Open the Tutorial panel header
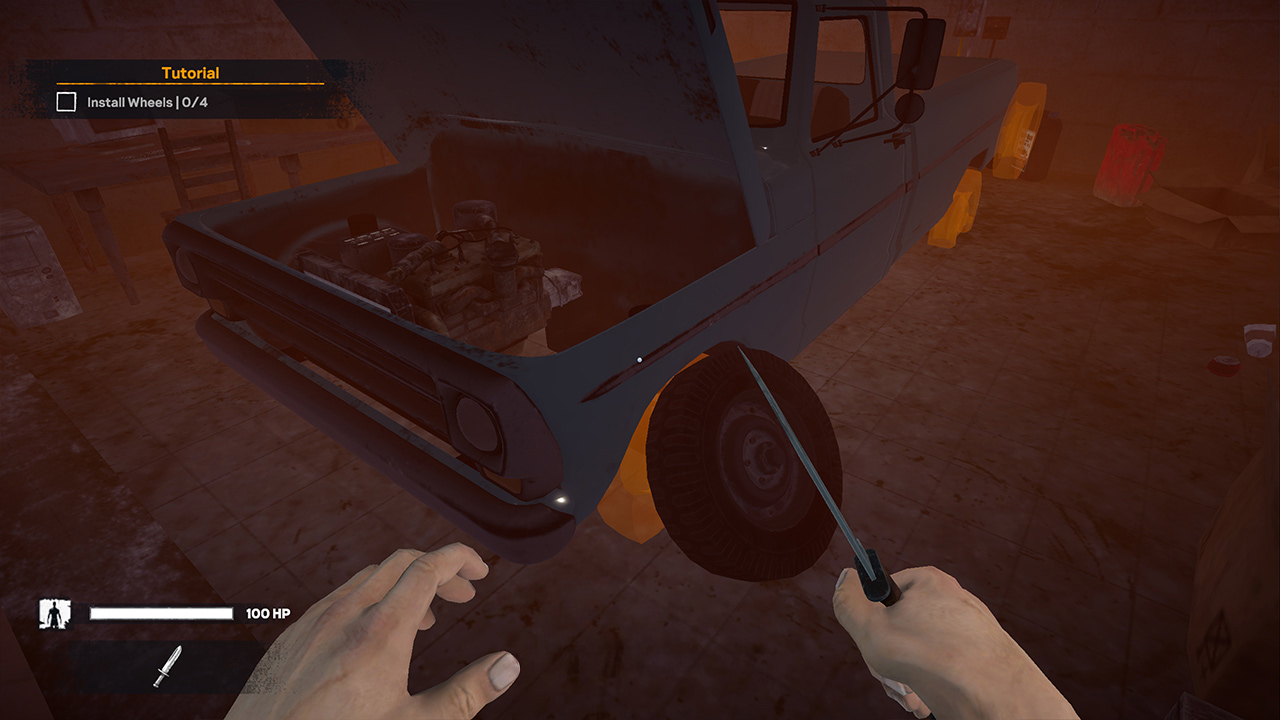The image size is (1280, 720). [190, 72]
